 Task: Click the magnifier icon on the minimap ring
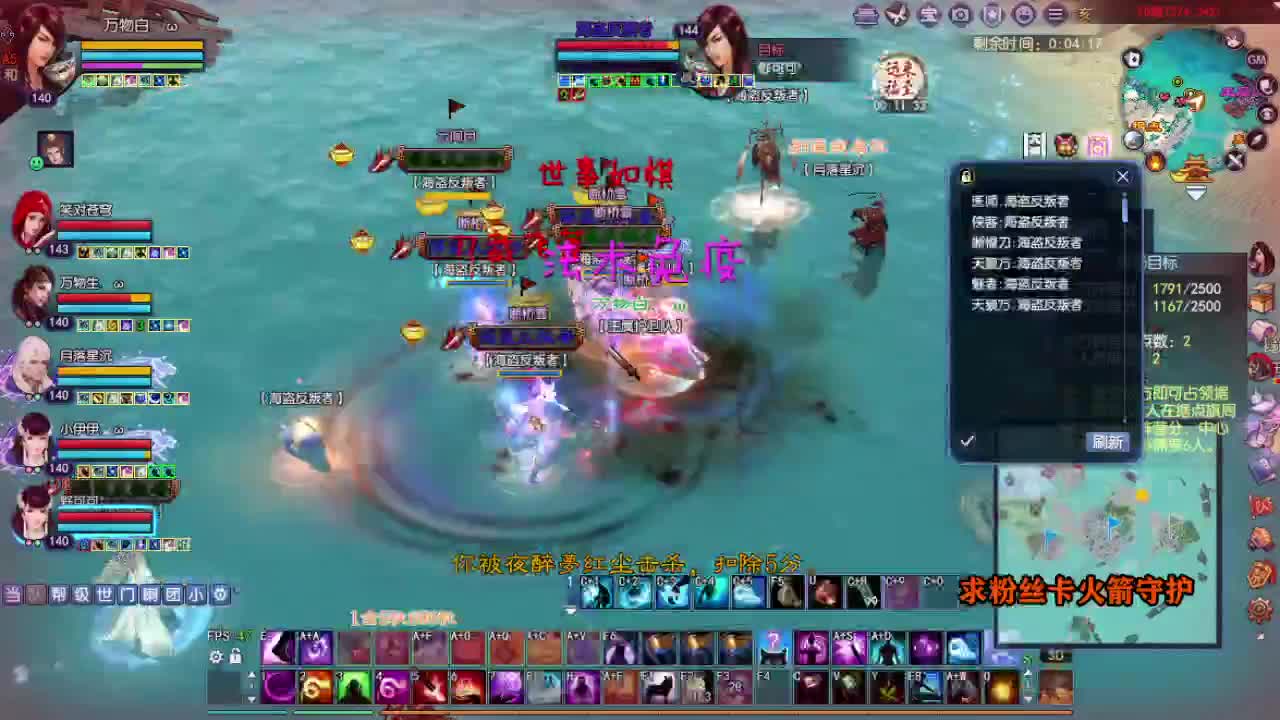click(x=1133, y=140)
